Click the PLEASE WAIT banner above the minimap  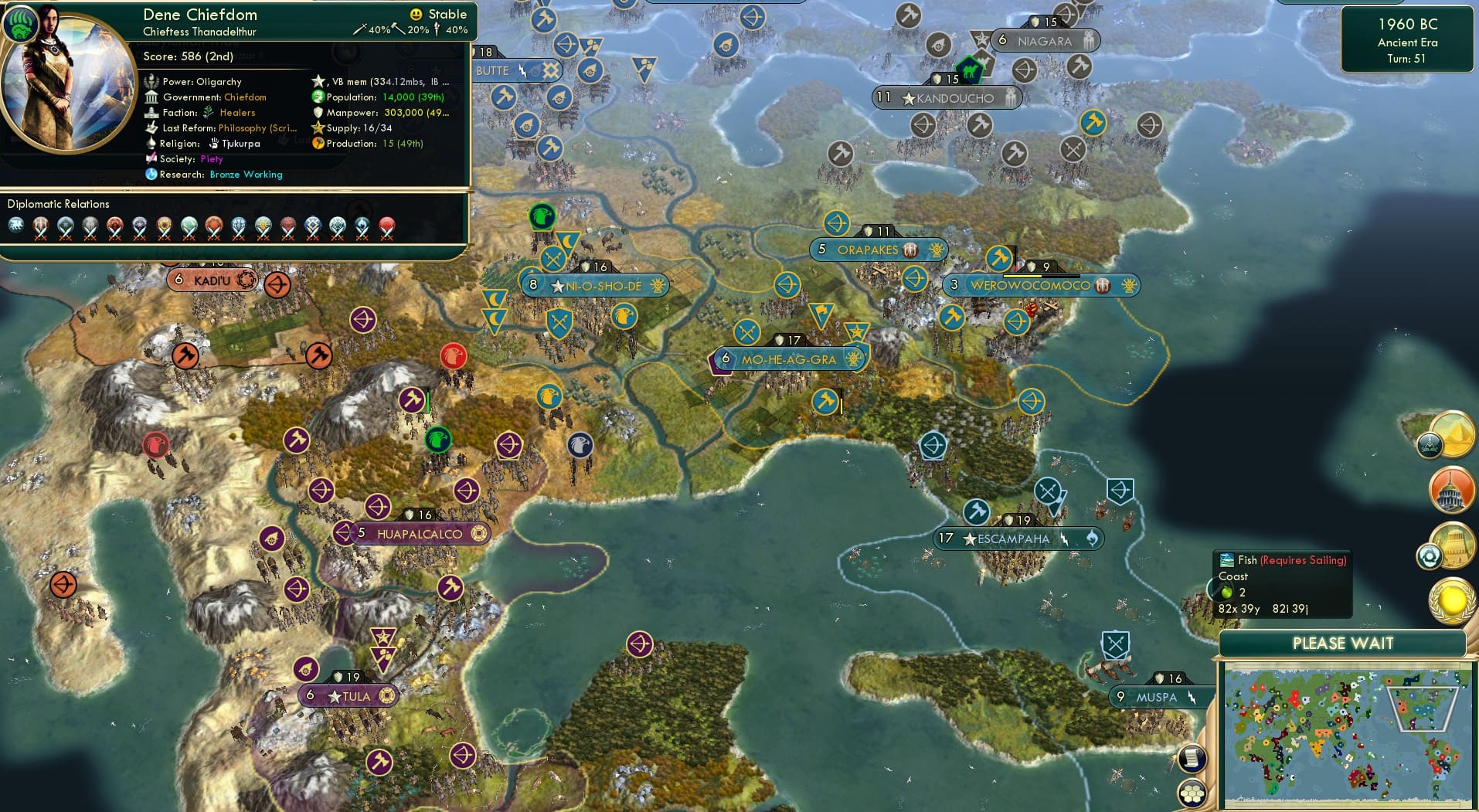(x=1344, y=644)
